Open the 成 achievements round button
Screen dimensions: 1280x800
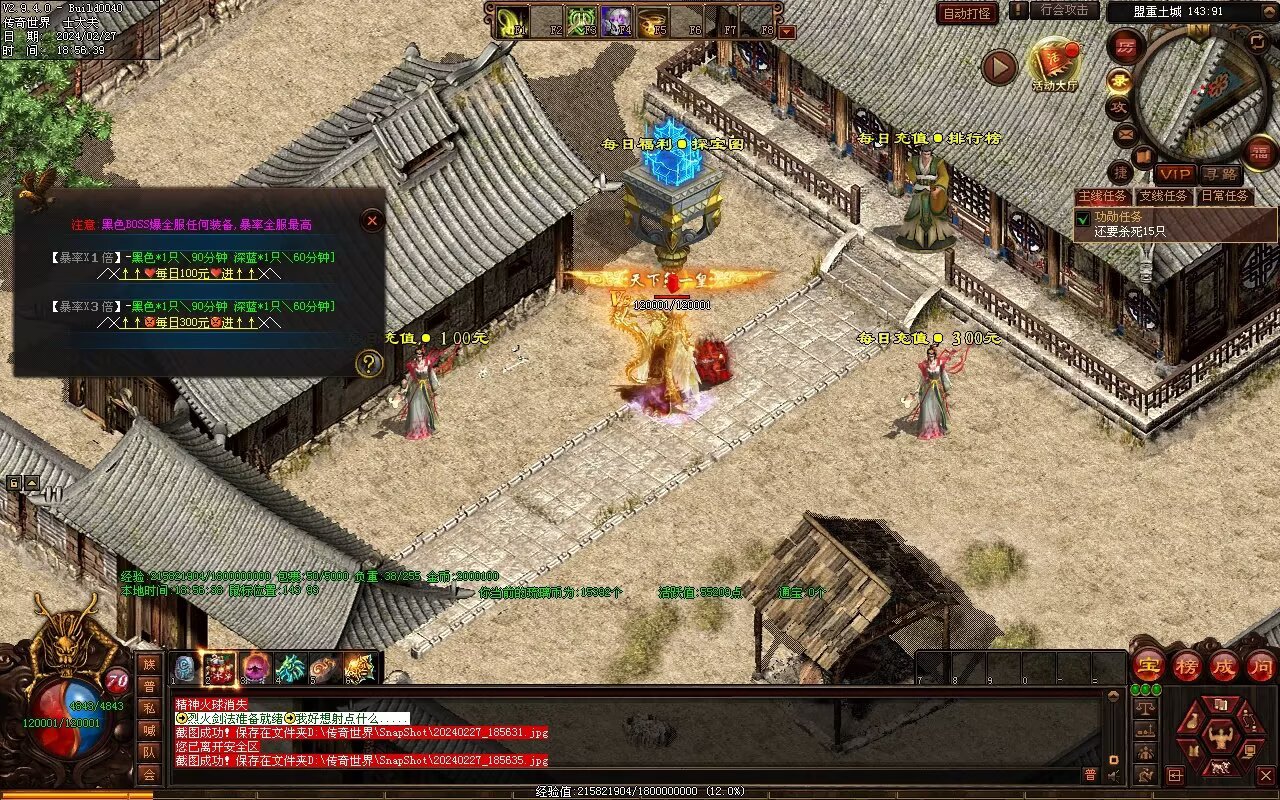(x=1224, y=665)
